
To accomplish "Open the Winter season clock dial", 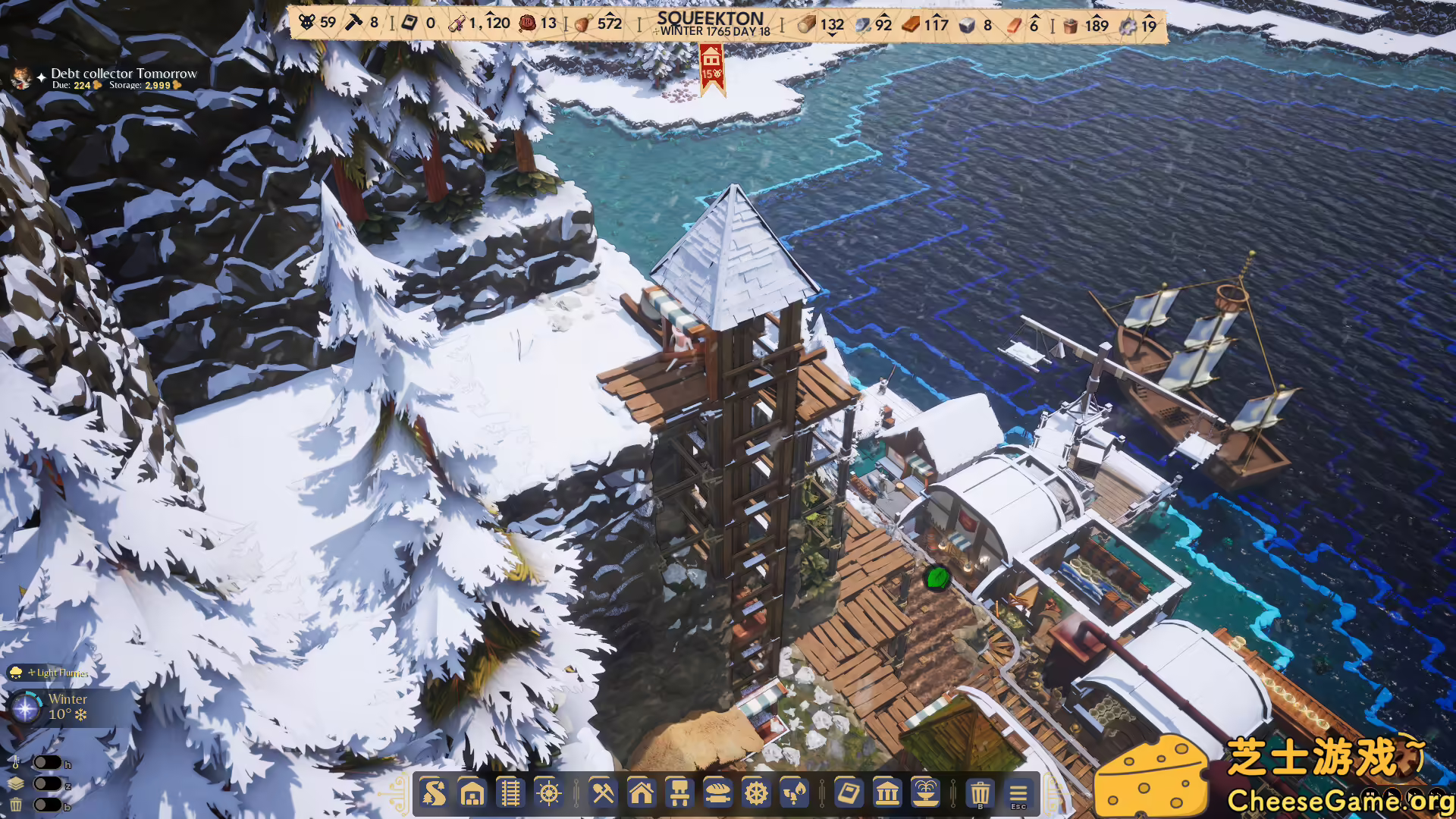I will click(26, 708).
